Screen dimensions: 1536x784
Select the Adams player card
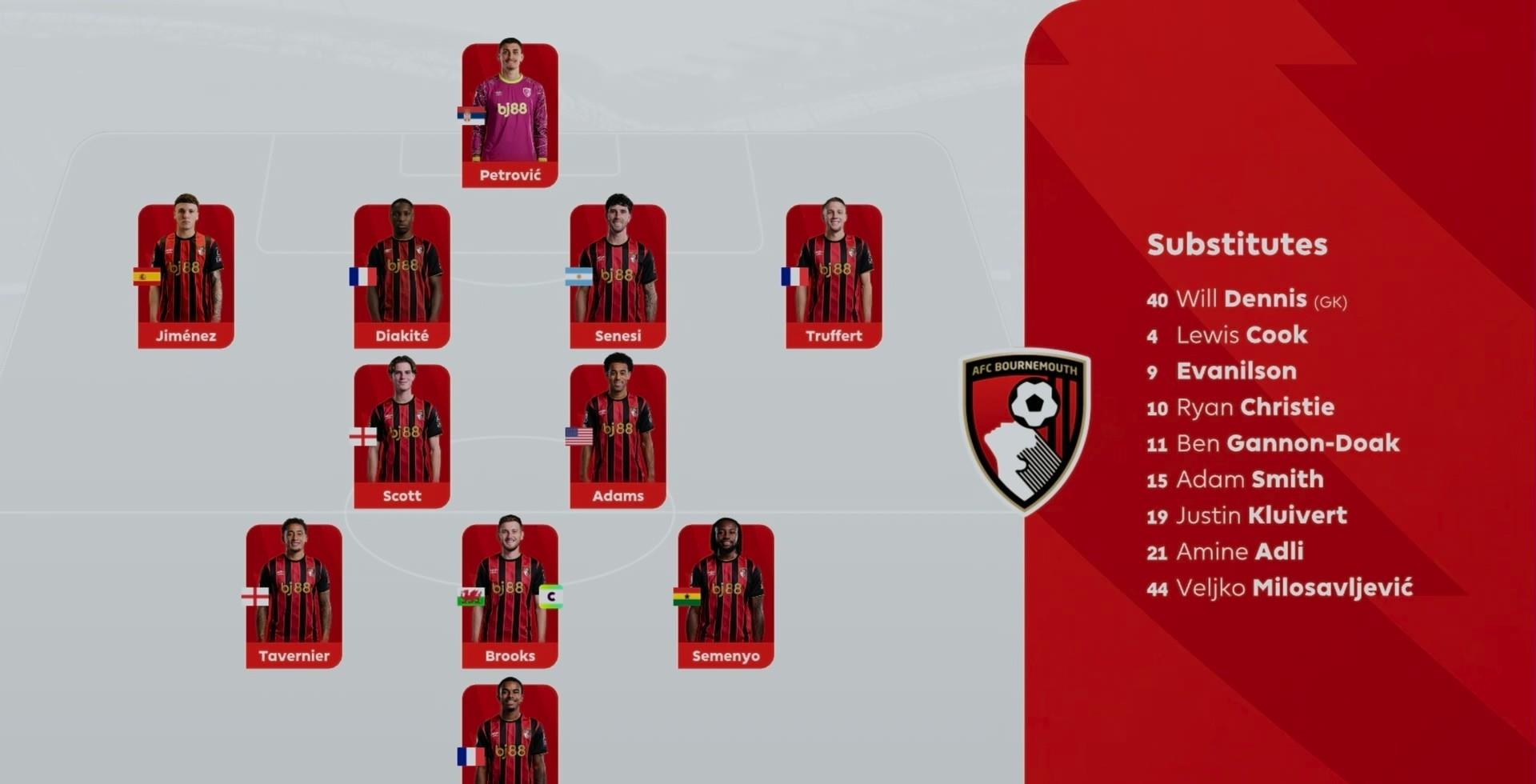coord(618,436)
